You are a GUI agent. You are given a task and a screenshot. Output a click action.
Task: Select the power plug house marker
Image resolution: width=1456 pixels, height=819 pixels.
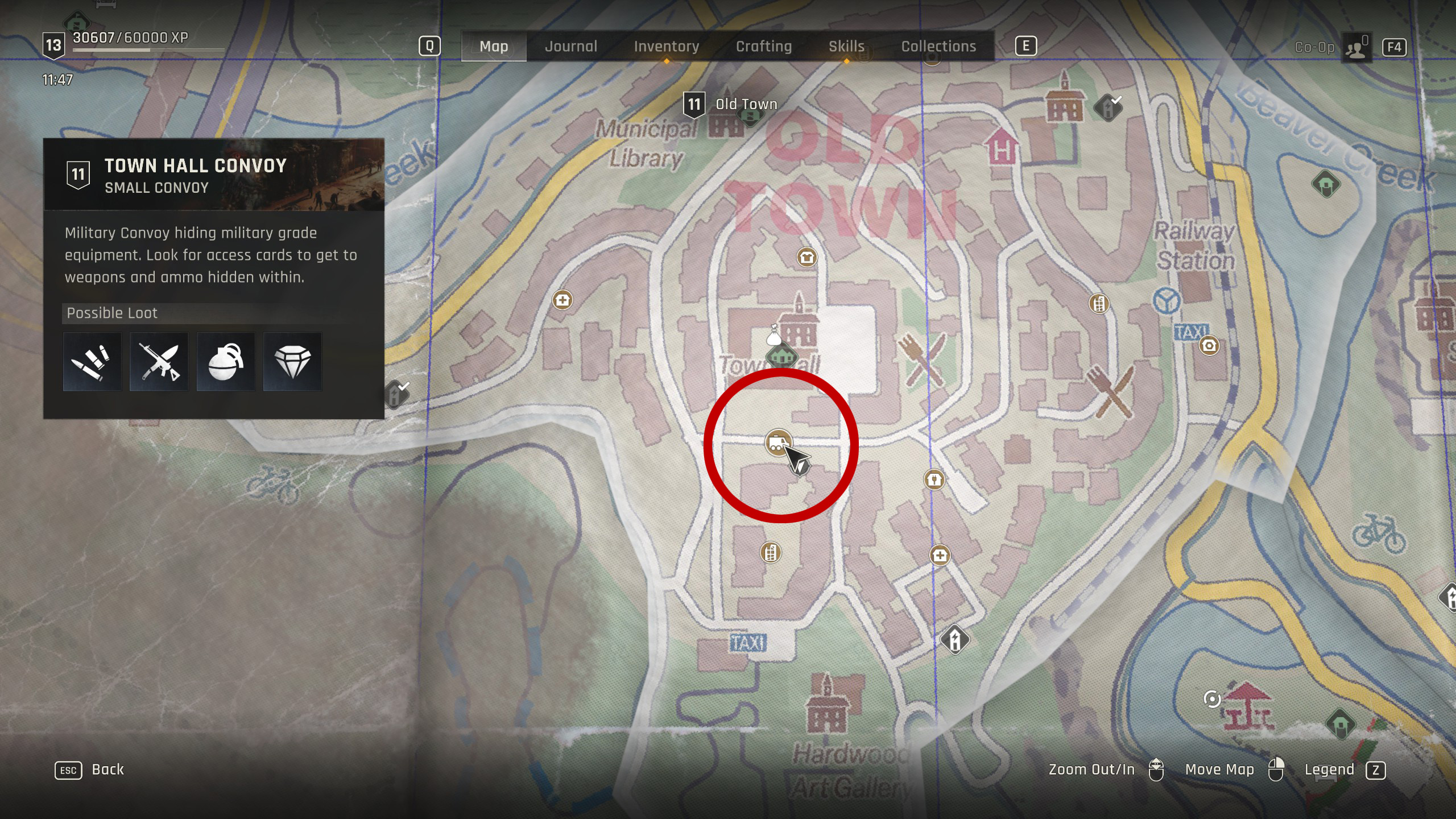click(x=934, y=479)
